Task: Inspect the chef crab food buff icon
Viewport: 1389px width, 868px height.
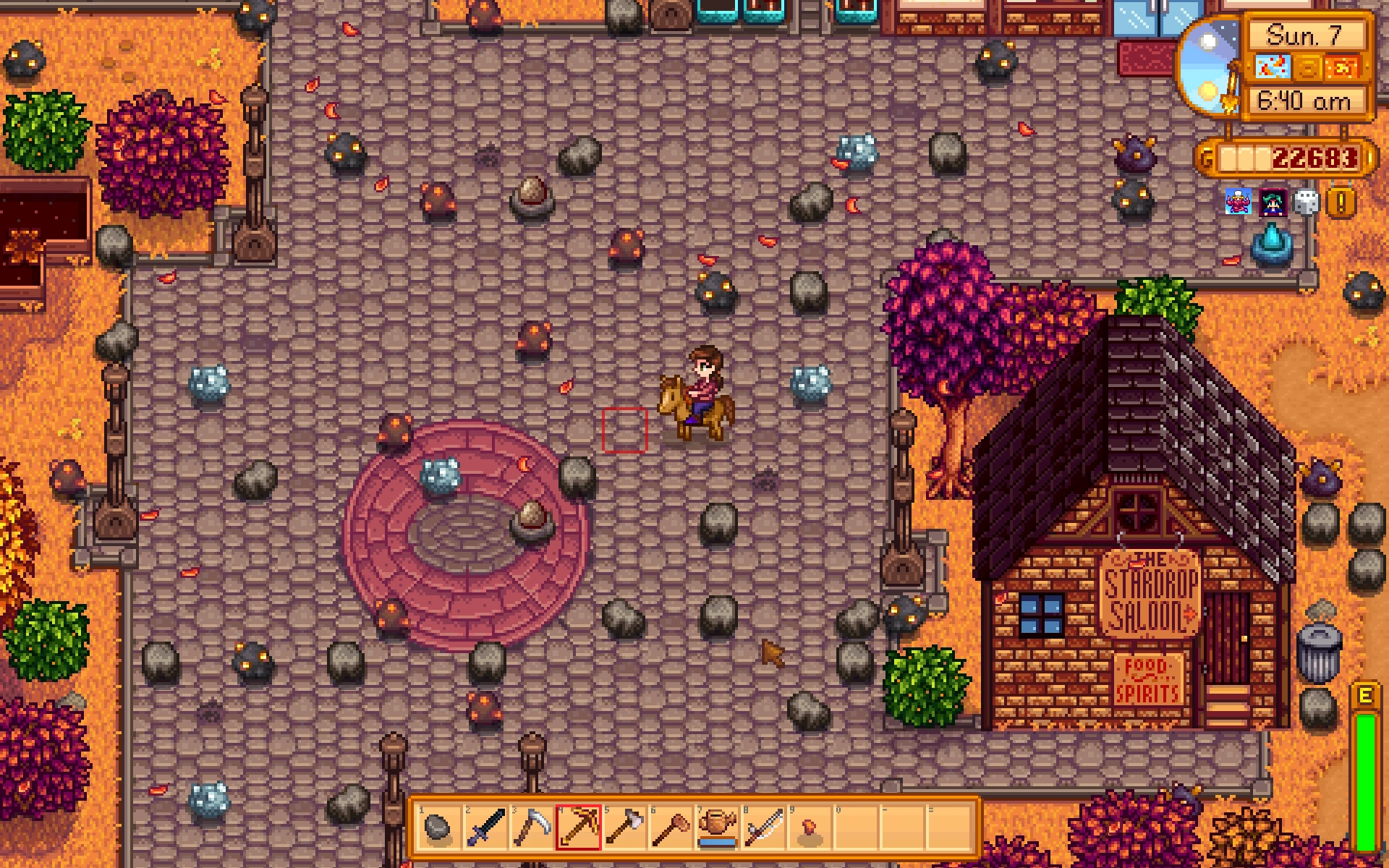Action: tap(1239, 203)
